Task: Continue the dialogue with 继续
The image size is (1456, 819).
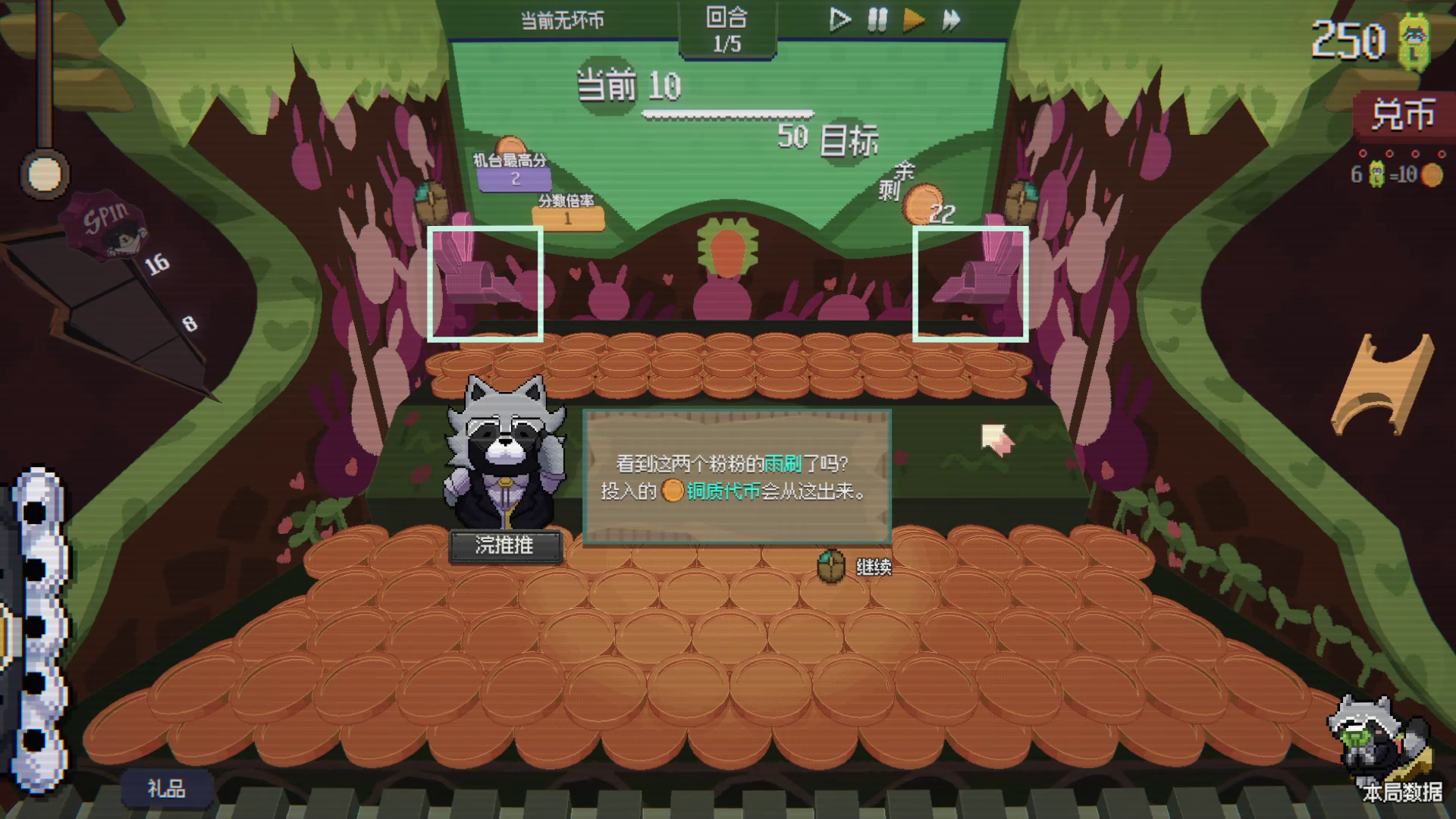Action: click(872, 567)
